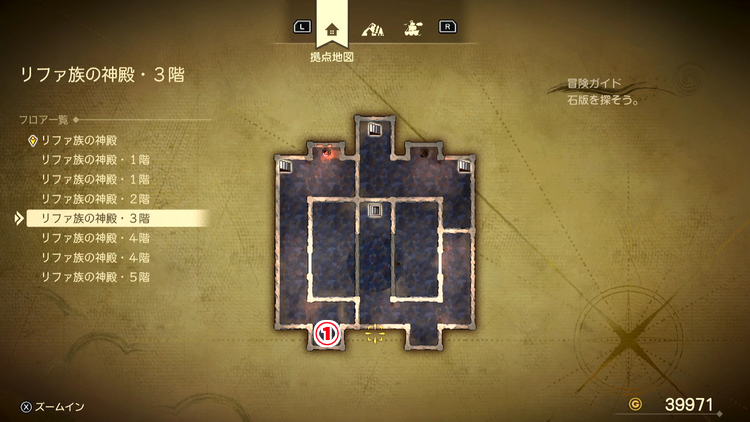Switch to the mountain map tab
The width and height of the screenshot is (750, 422).
372,27
